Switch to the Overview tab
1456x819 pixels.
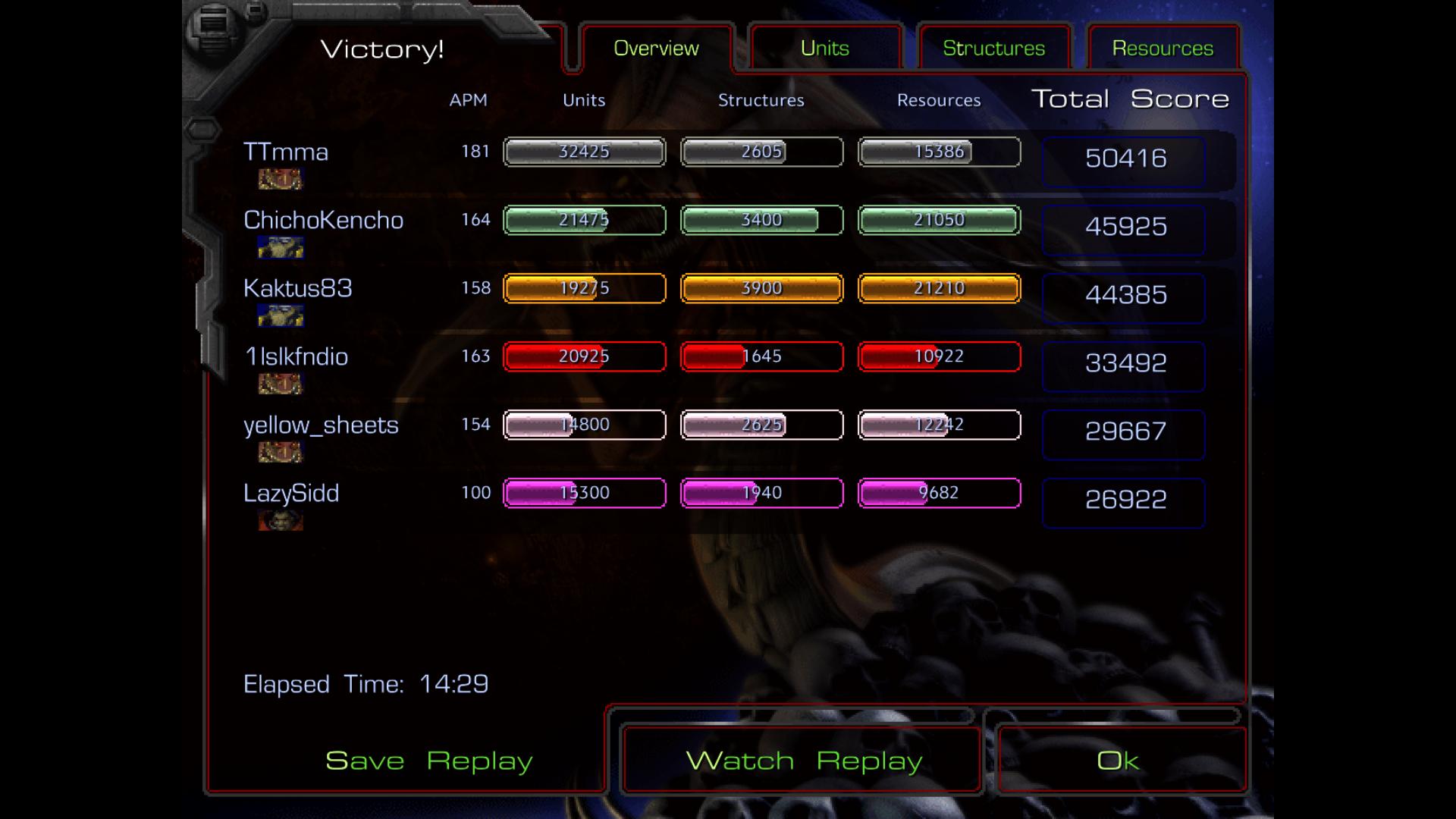656,49
